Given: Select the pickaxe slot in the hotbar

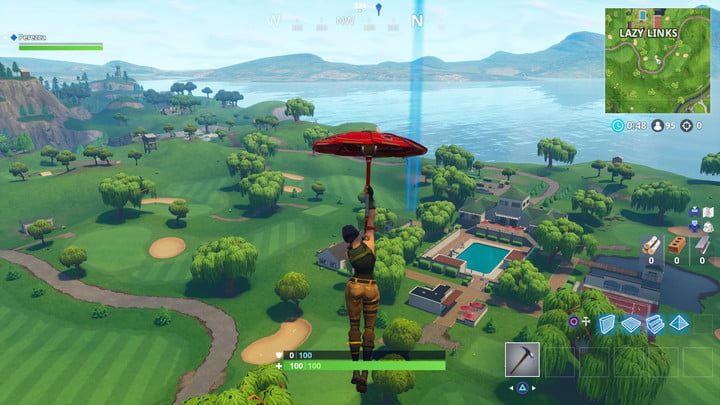Looking at the screenshot, I should (523, 358).
